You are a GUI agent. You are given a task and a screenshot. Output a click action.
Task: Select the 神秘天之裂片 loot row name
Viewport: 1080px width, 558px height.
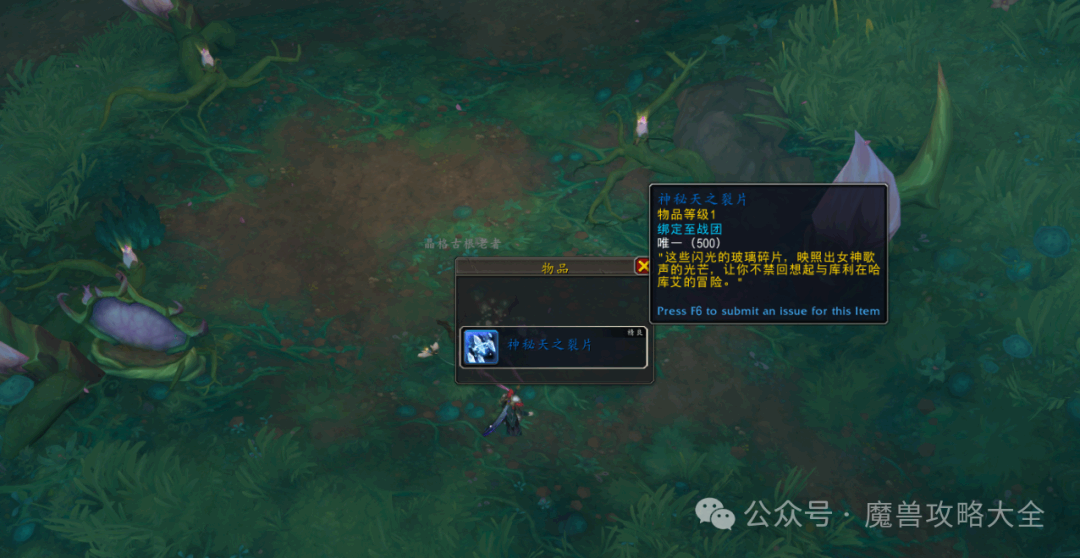tap(550, 345)
